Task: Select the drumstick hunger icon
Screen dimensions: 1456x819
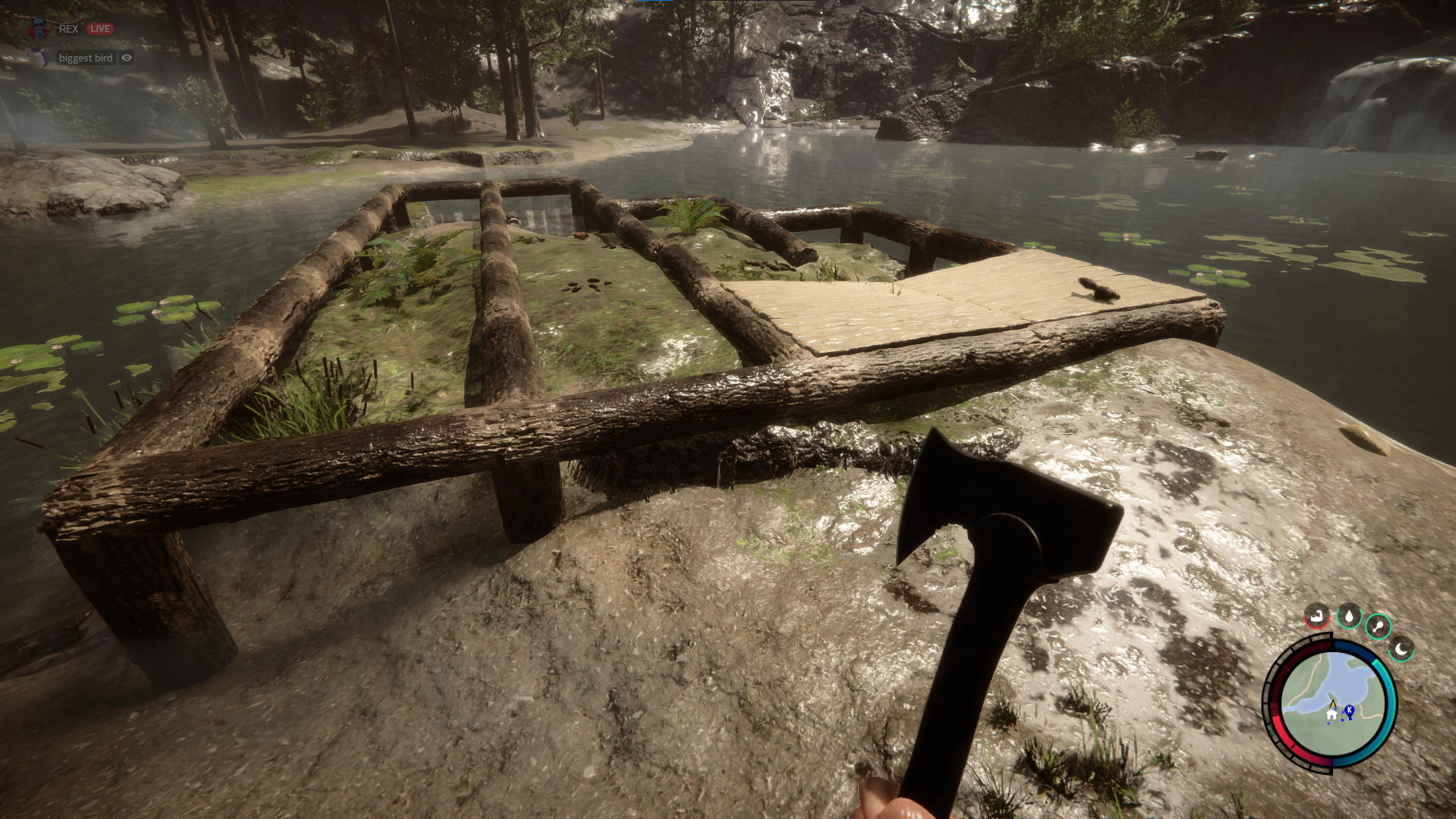Action: (1378, 627)
